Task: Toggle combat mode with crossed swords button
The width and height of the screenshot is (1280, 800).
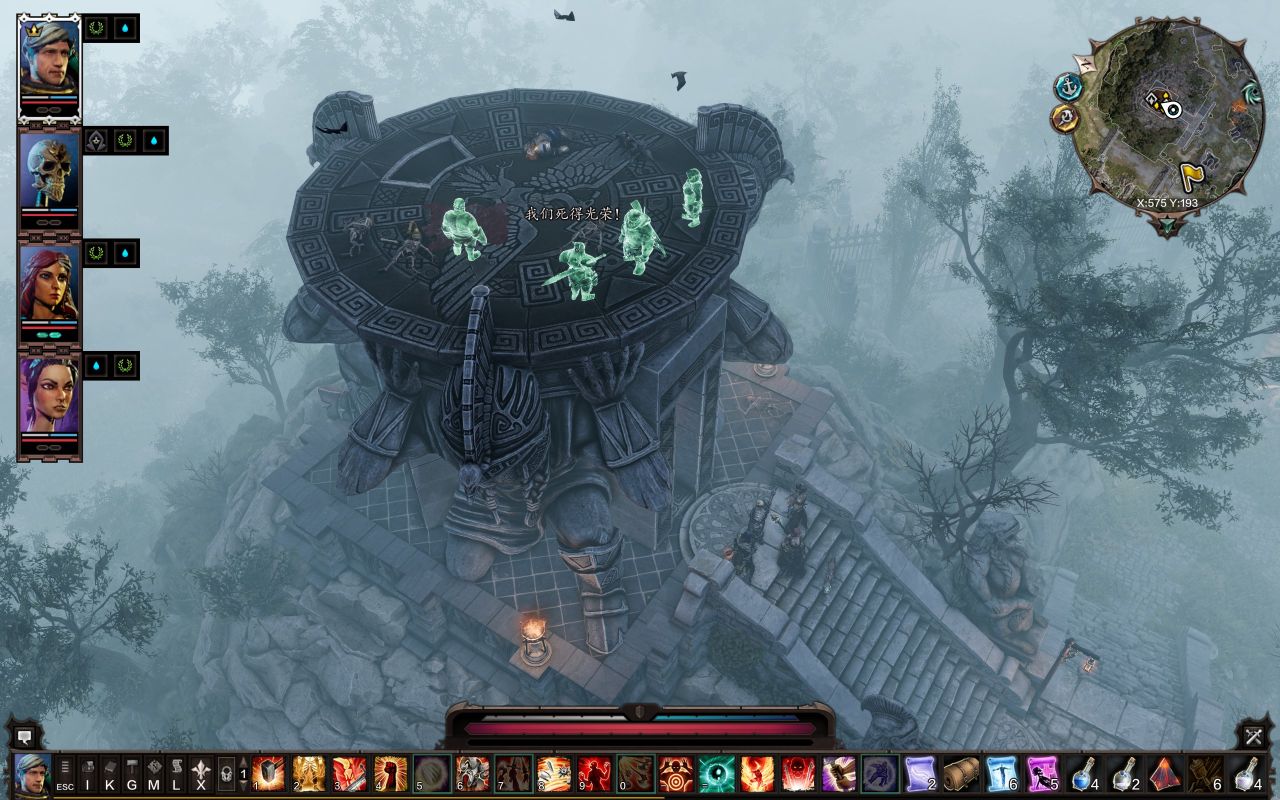Action: (1254, 737)
